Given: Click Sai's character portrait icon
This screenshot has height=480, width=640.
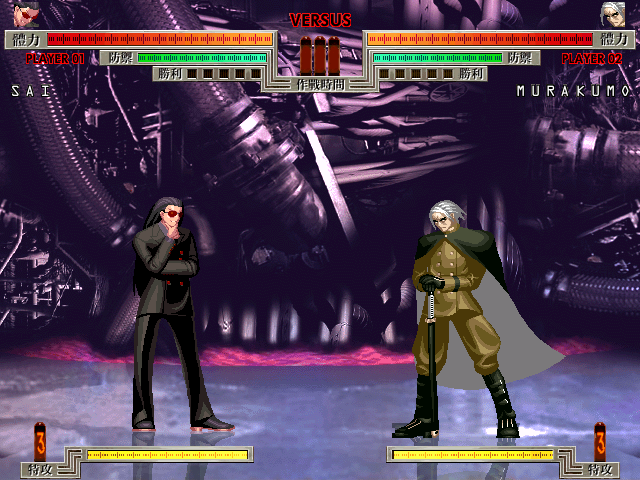Looking at the screenshot, I should [x=26, y=14].
